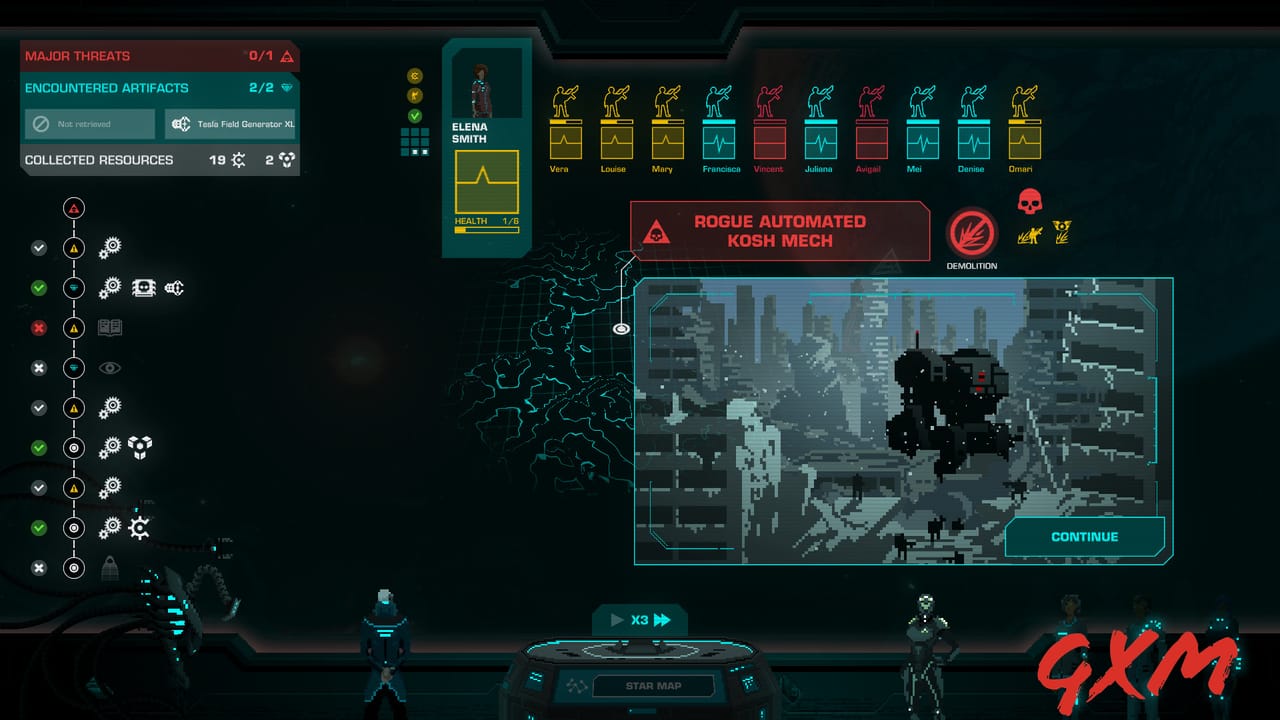
Task: Click the Demolition threat icon
Action: [x=971, y=234]
